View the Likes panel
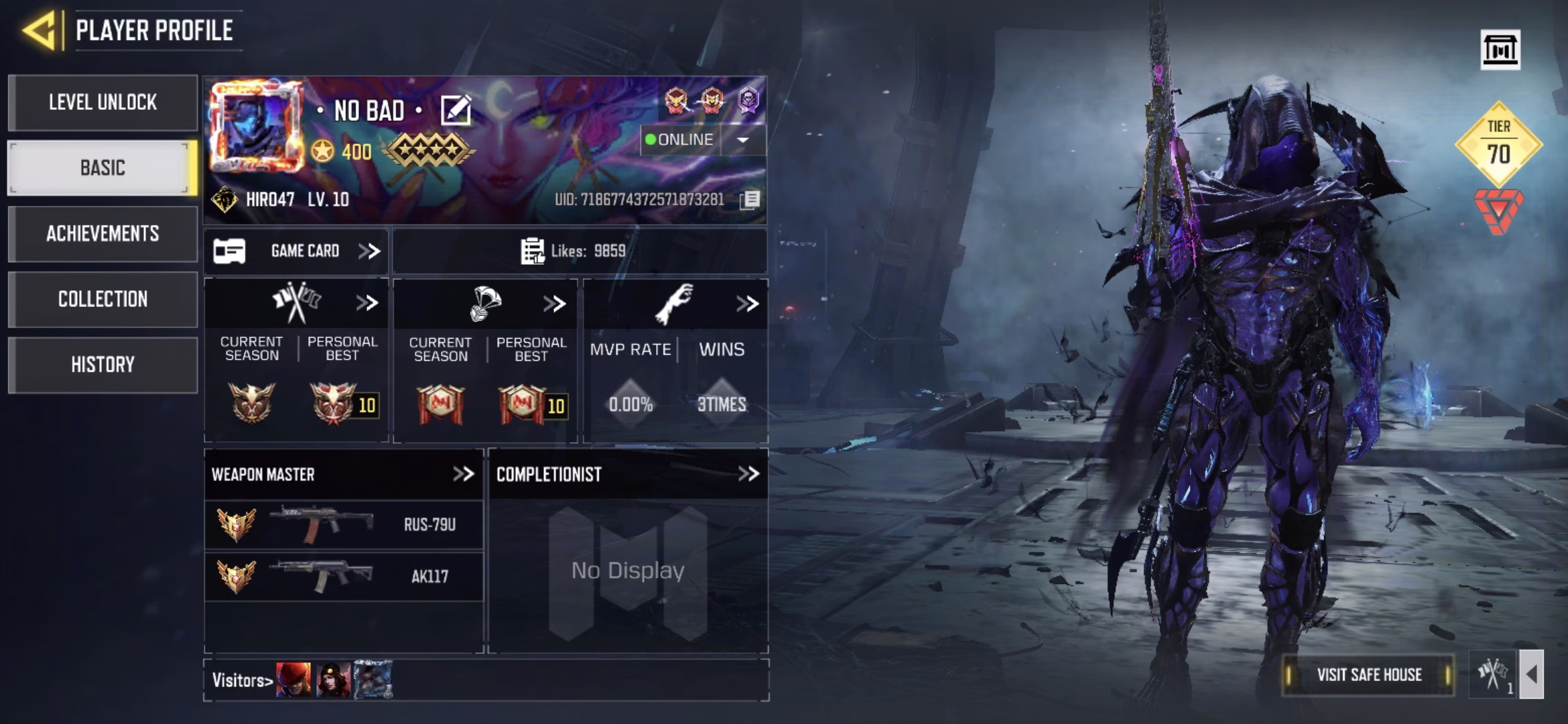 [579, 251]
